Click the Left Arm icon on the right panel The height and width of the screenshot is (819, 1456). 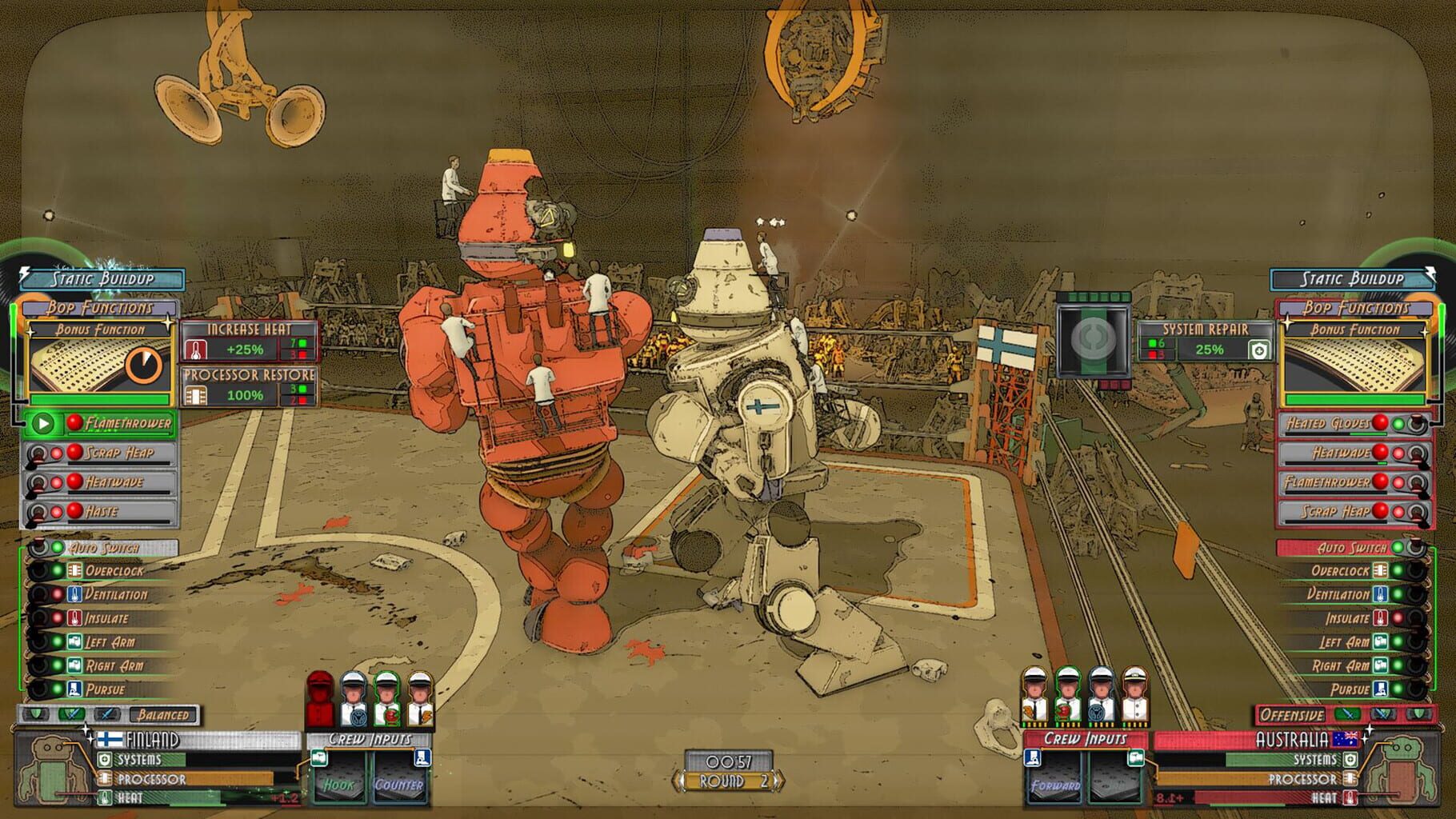[1379, 641]
